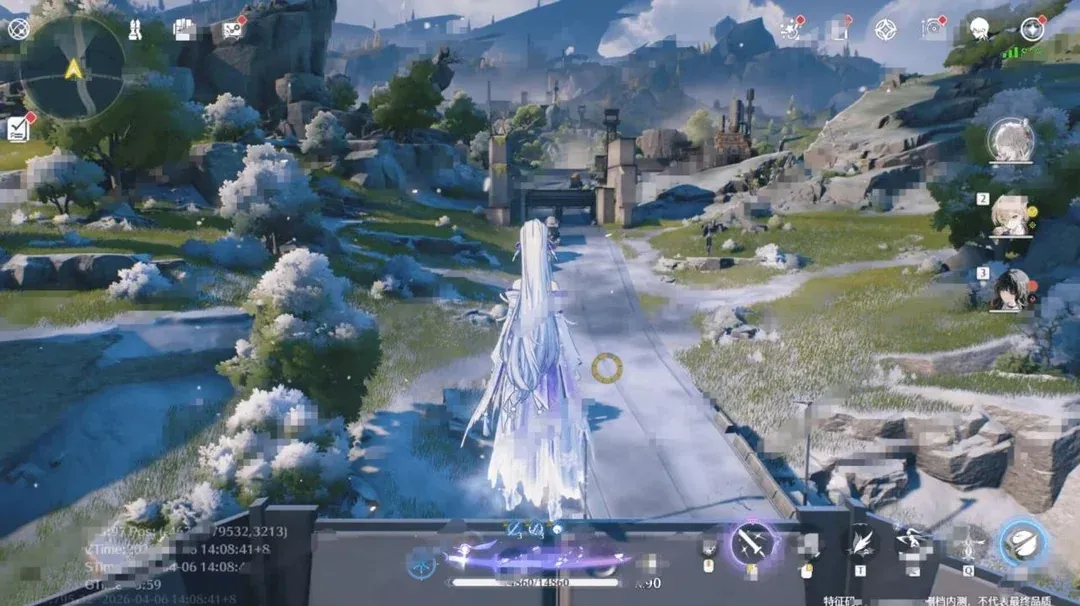The height and width of the screenshot is (606, 1080).
Task: Activate the skill marked Q
Action: pyautogui.click(x=967, y=547)
